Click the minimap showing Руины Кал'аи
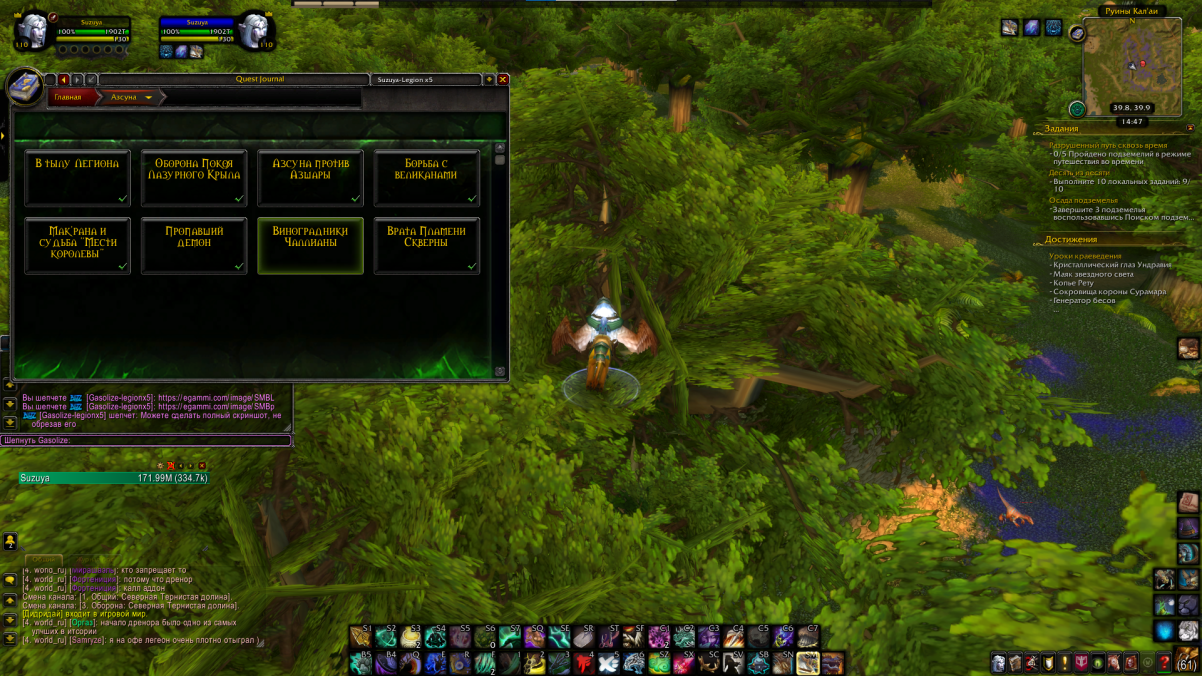Screen dimensions: 1202x676 (x=1131, y=66)
